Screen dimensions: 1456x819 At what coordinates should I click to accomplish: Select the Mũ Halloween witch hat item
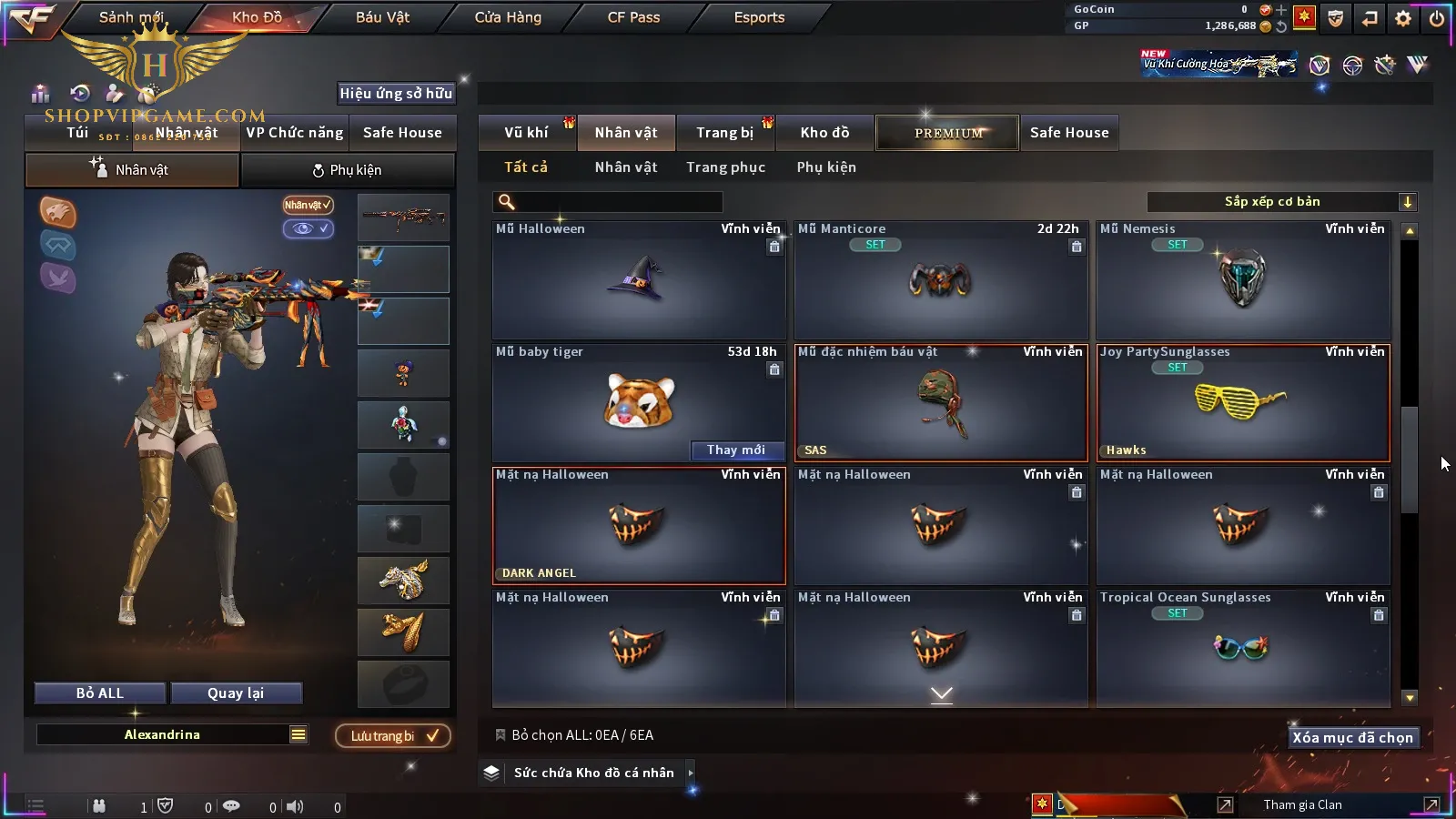pyautogui.click(x=638, y=280)
